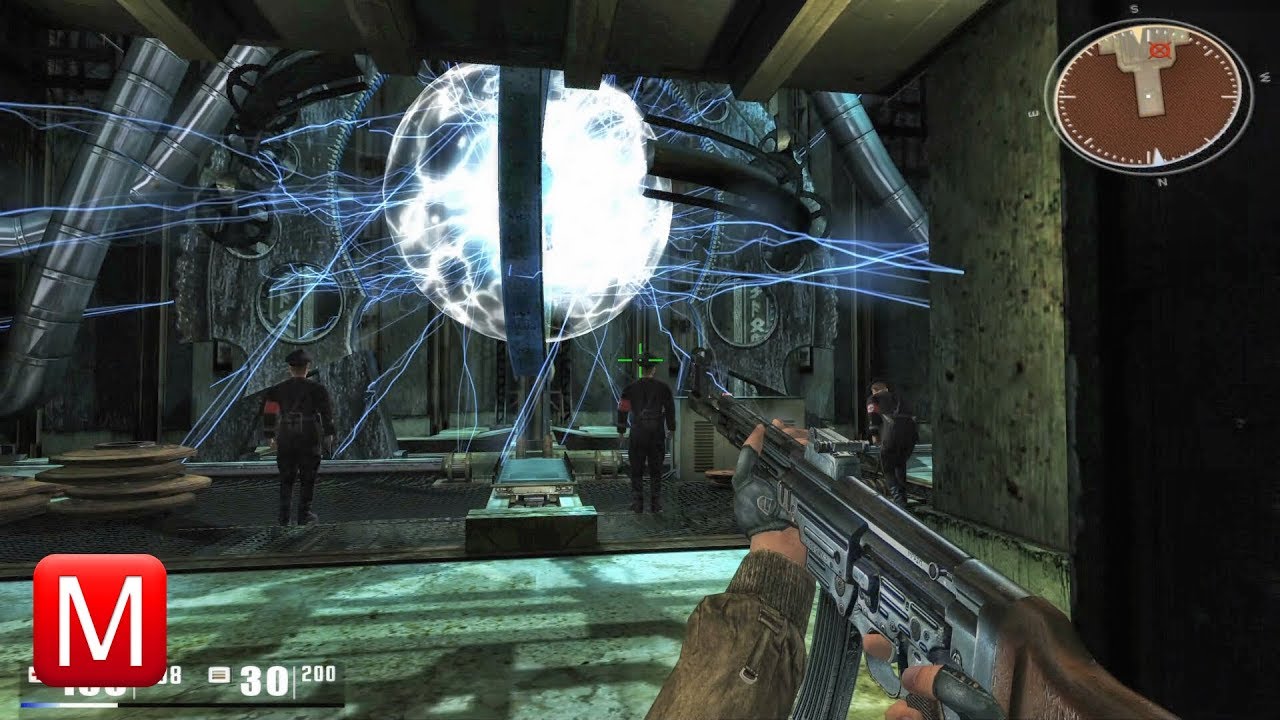Click the red M channel logo
Viewport: 1280px width, 720px height.
coord(100,620)
